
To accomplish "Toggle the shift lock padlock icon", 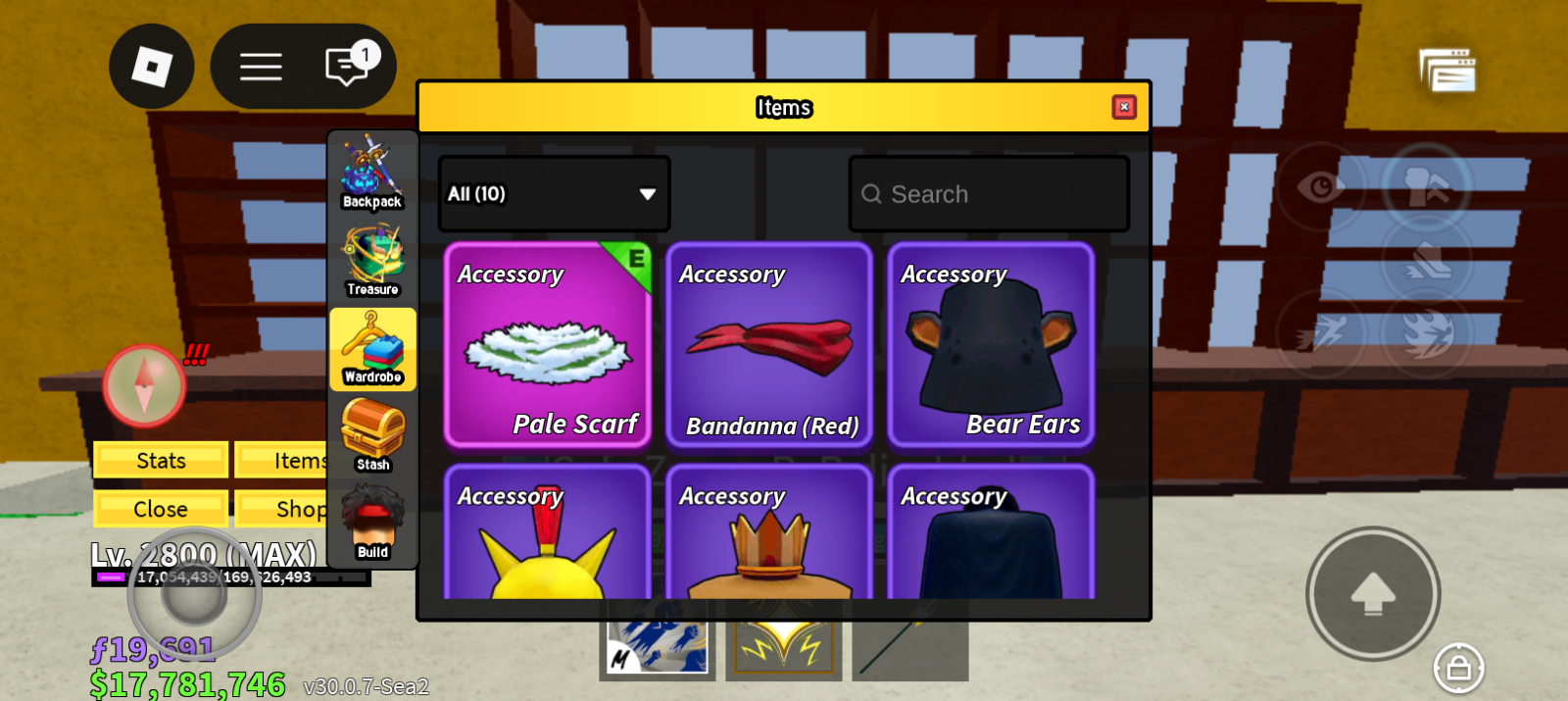I will [x=1458, y=669].
